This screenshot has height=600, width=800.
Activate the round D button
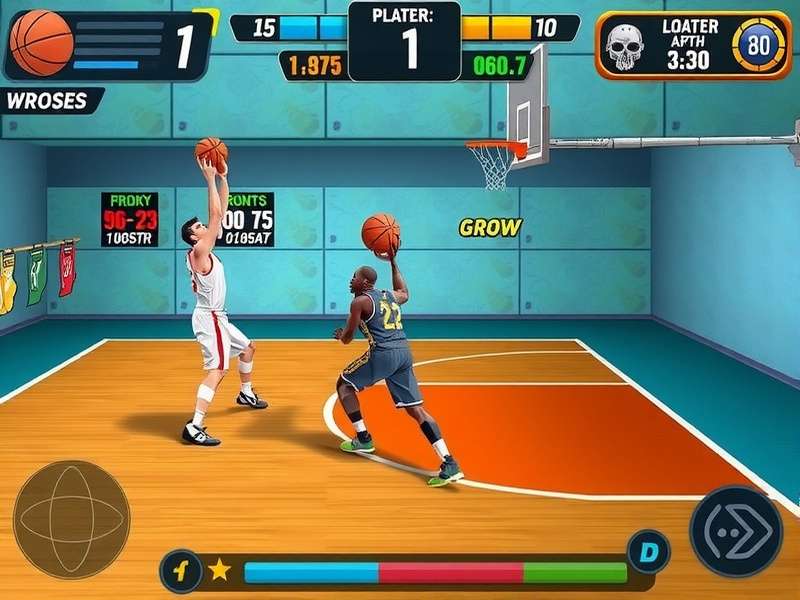(x=647, y=551)
